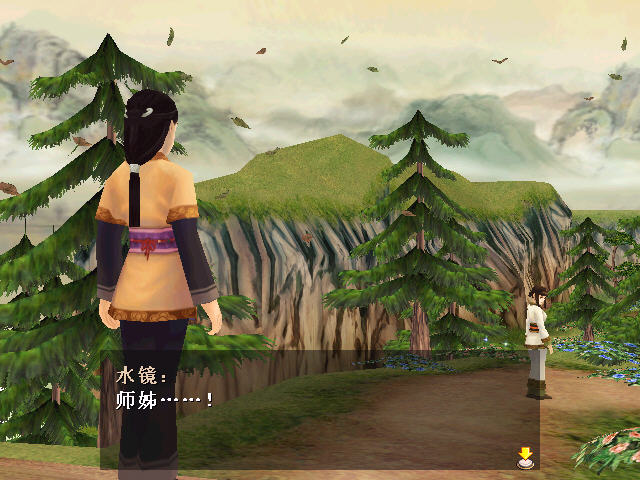Click the yellow arrow to continue dialogue
This screenshot has height=480, width=640.
(525, 457)
